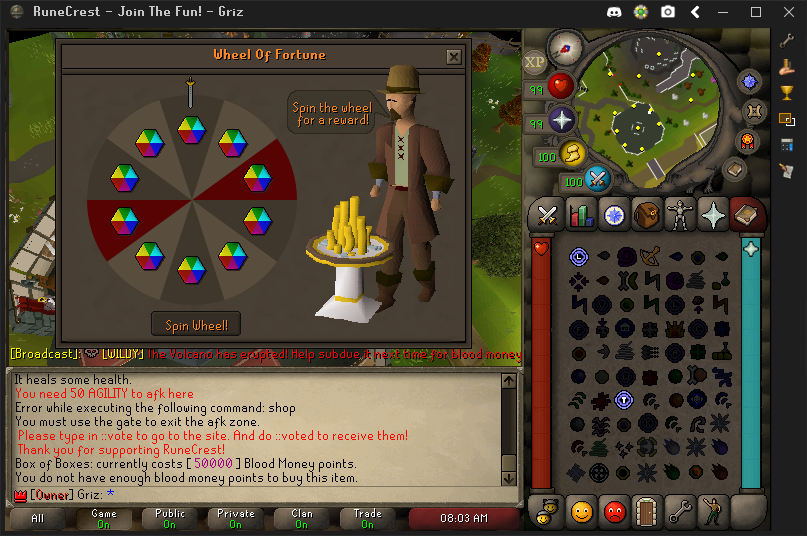Image resolution: width=807 pixels, height=536 pixels.
Task: Toggle quick prayers with the prayer orb
Action: (x=563, y=121)
